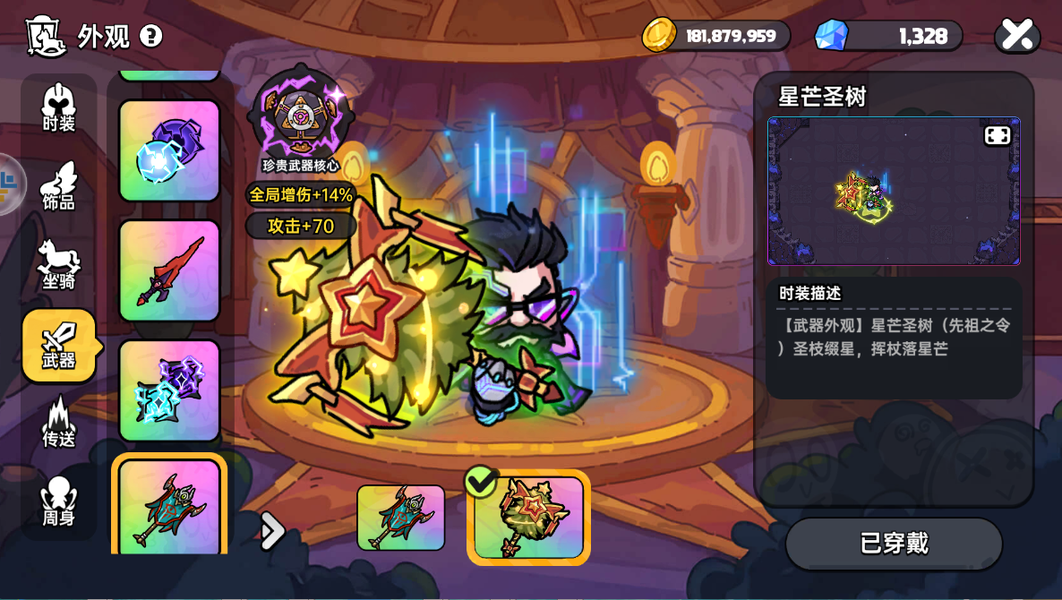
Task: Select the equipped star tree variant
Action: [x=529, y=517]
